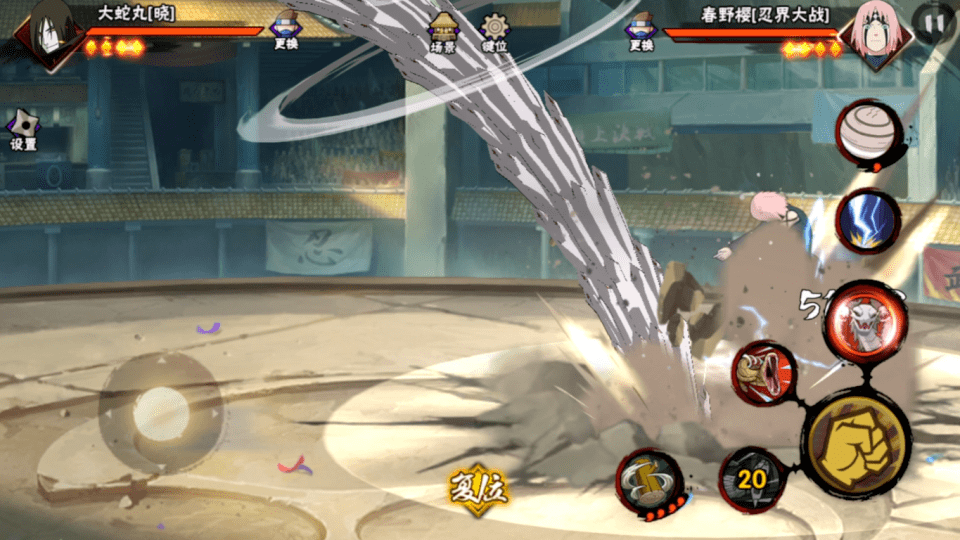Pause the match
The width and height of the screenshot is (960, 540).
pos(934,22)
